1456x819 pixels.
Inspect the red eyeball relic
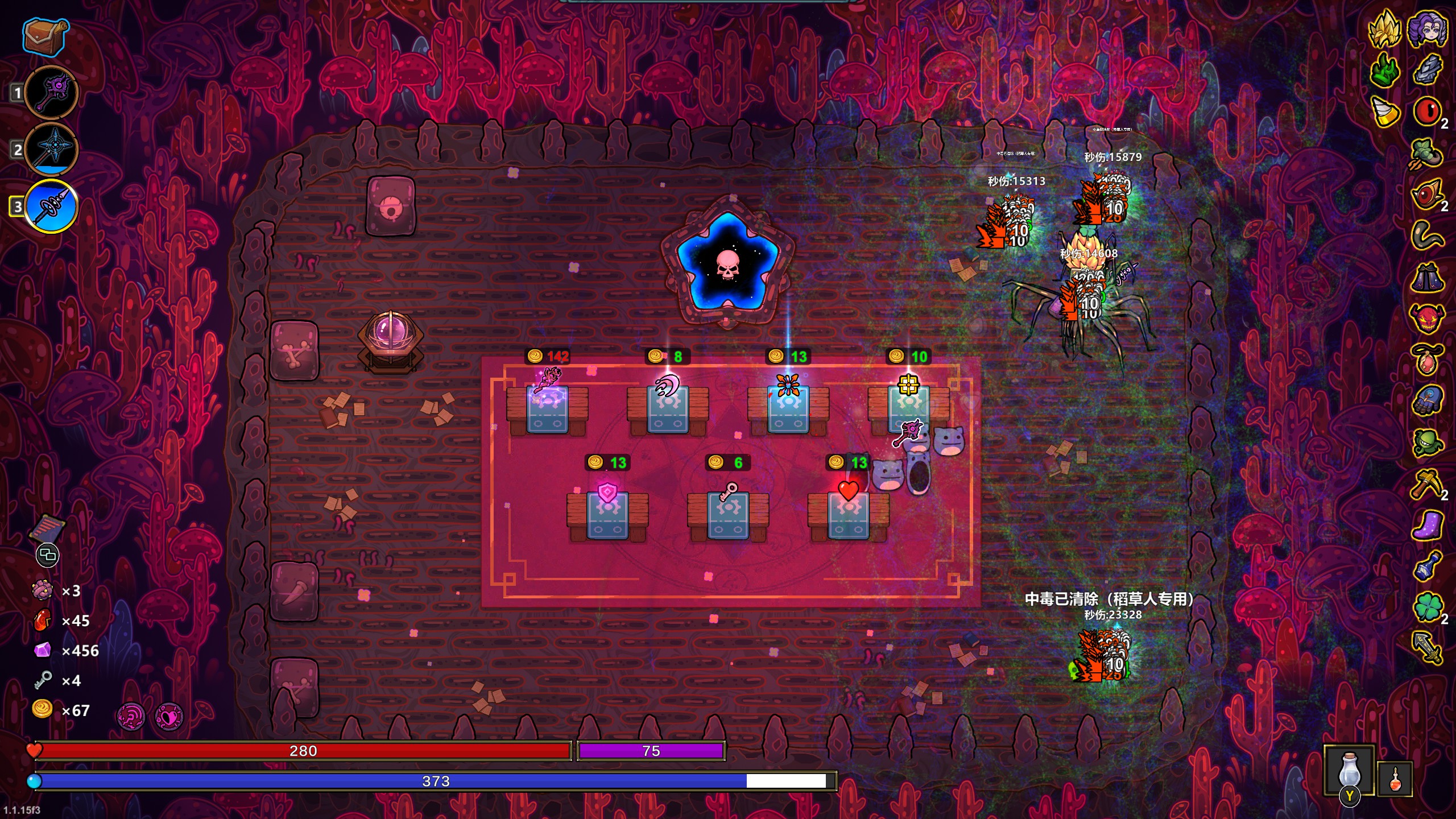point(1426,111)
